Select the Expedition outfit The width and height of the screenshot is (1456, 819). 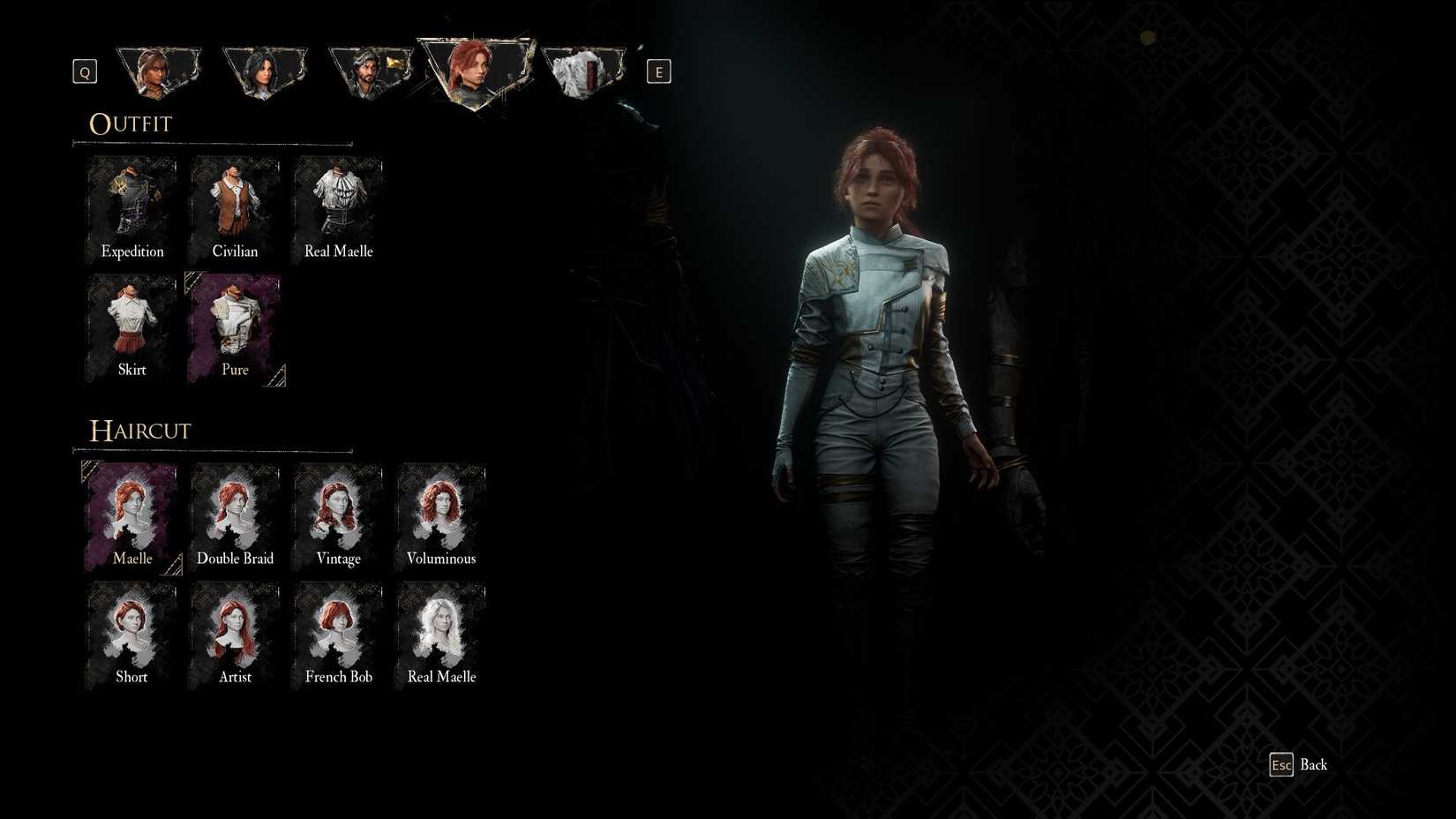click(131, 205)
